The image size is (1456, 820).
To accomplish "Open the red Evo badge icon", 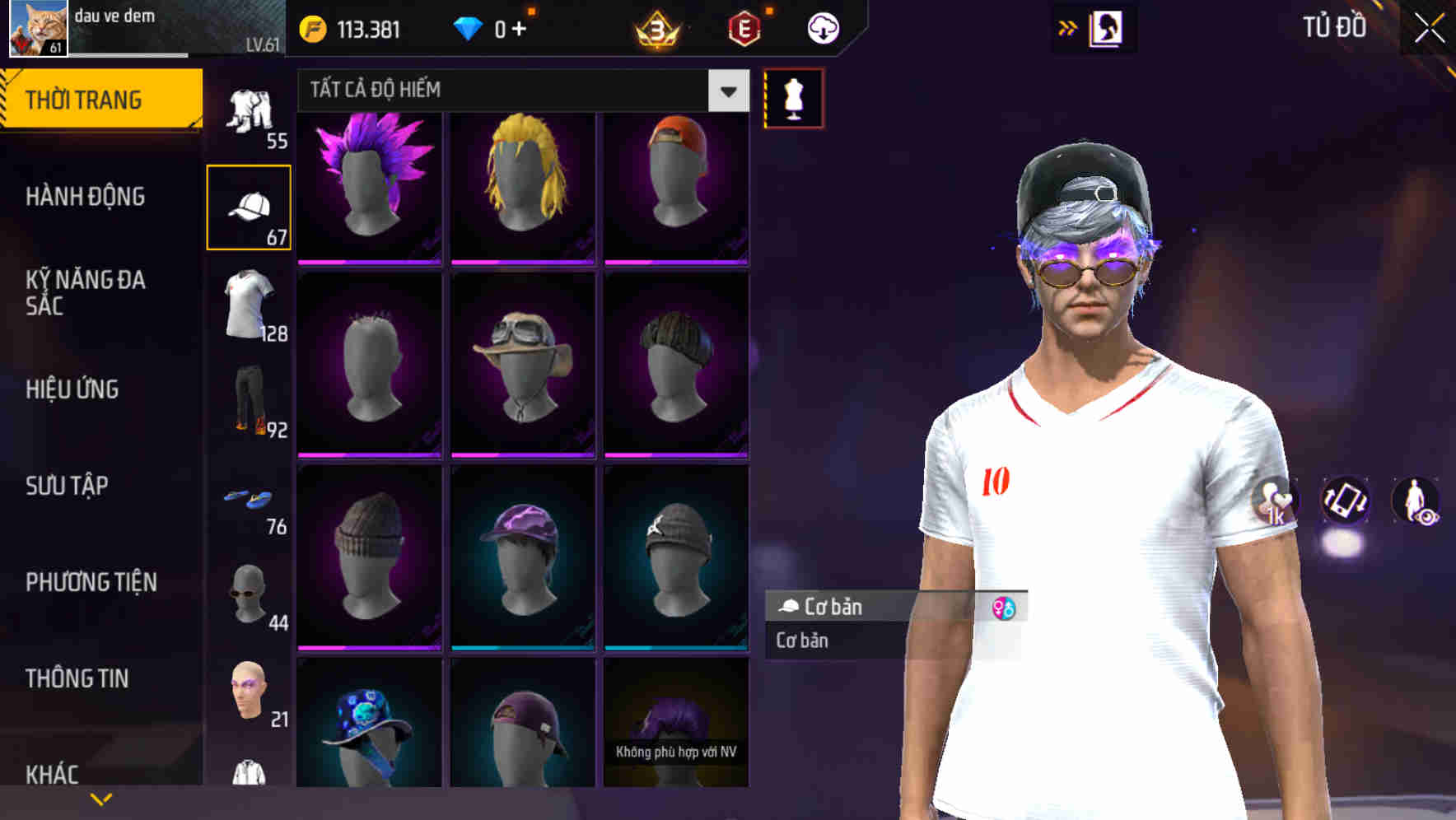I will [742, 27].
